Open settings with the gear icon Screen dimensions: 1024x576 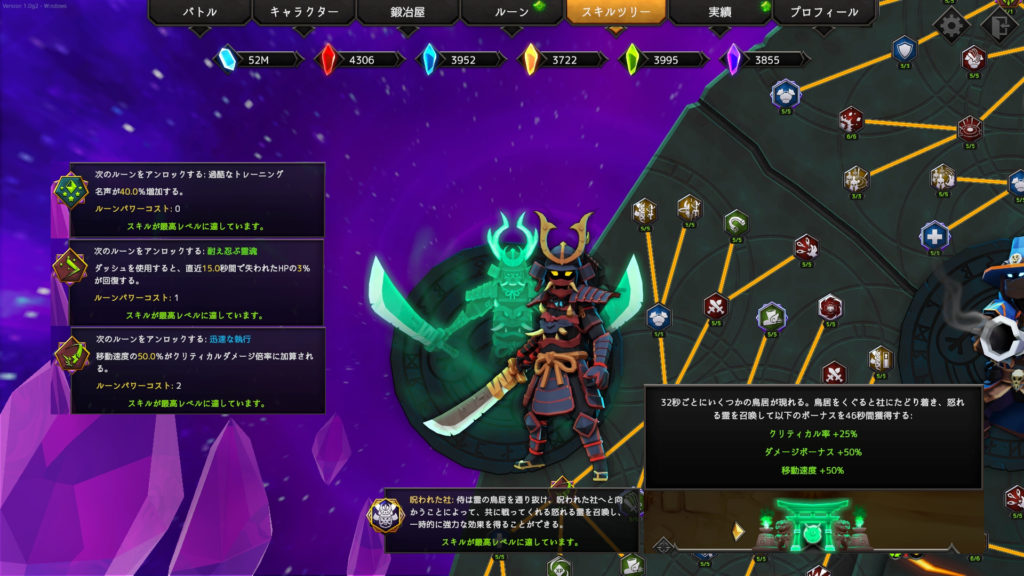pos(951,24)
